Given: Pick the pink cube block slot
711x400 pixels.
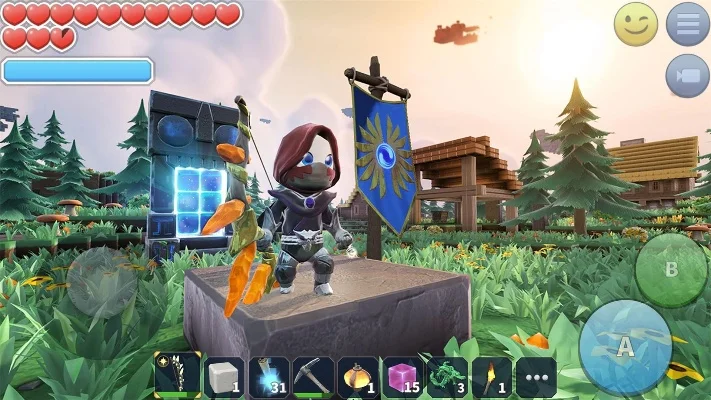Looking at the screenshot, I should pyautogui.click(x=402, y=377).
